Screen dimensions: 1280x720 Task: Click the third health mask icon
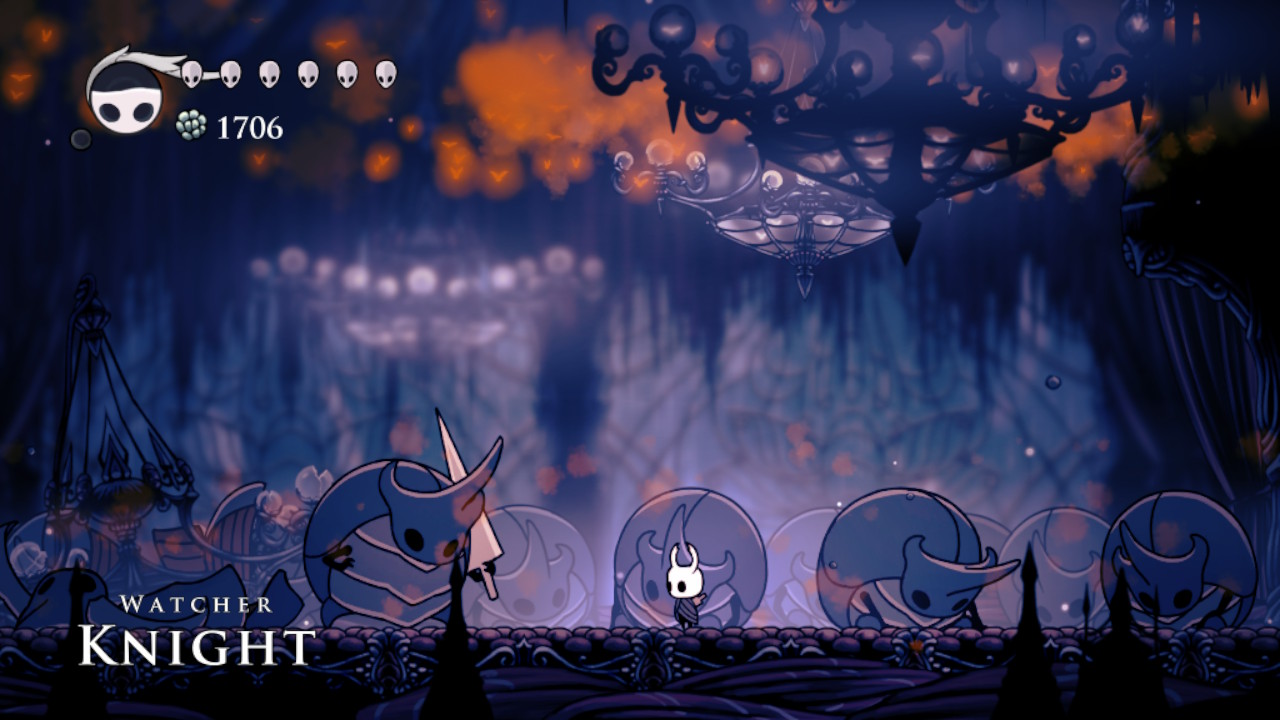click(268, 74)
